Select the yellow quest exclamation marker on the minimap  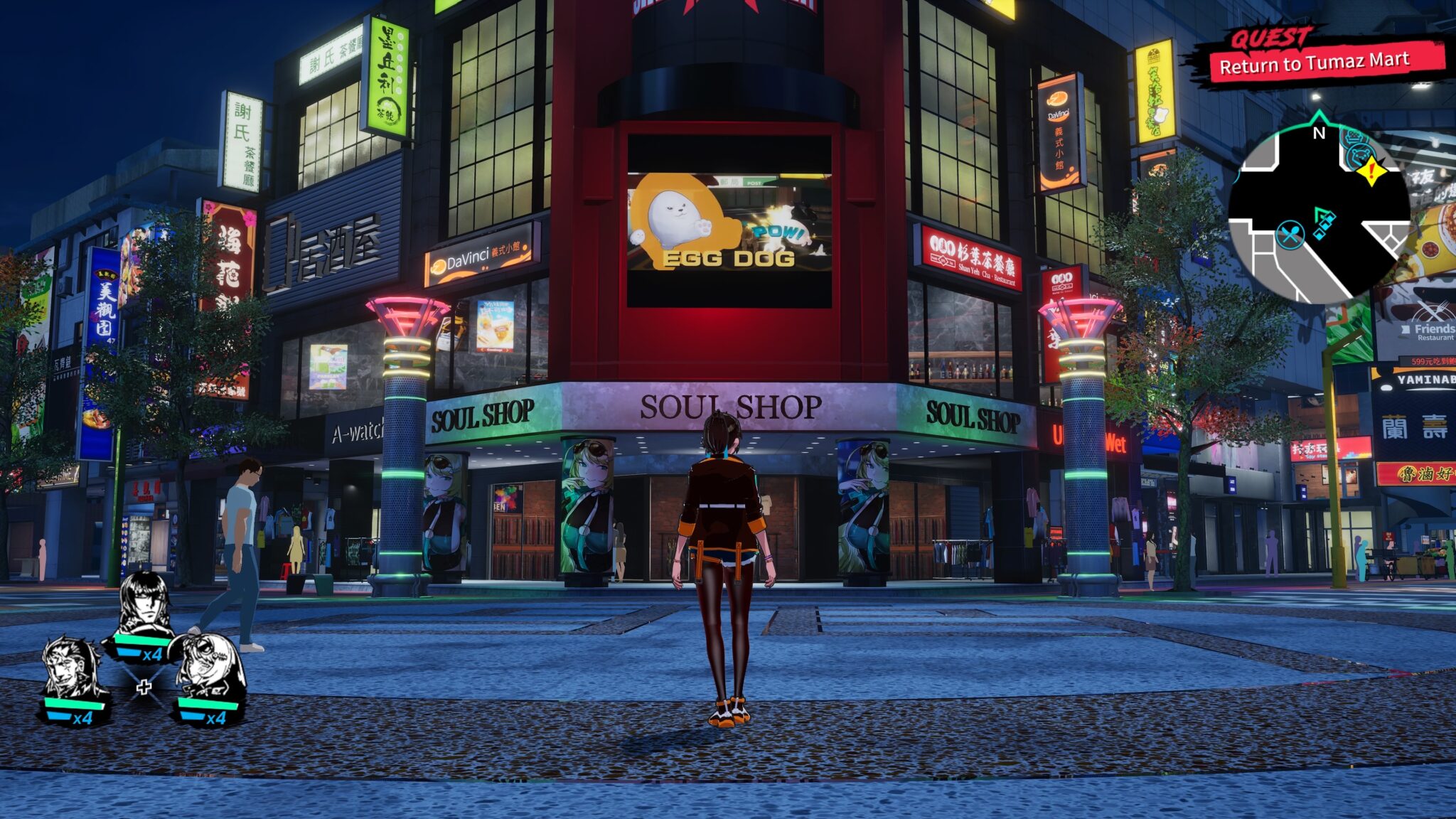pos(1372,171)
